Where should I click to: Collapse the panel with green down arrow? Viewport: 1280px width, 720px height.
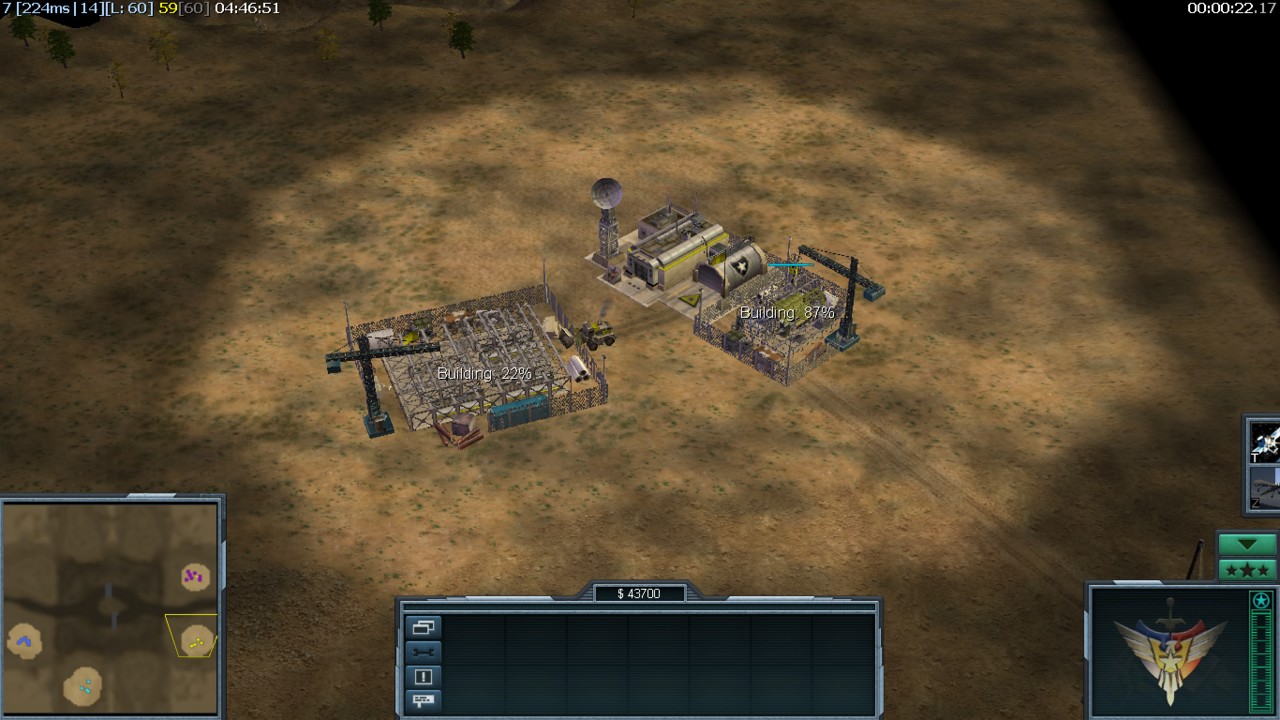pos(1246,545)
